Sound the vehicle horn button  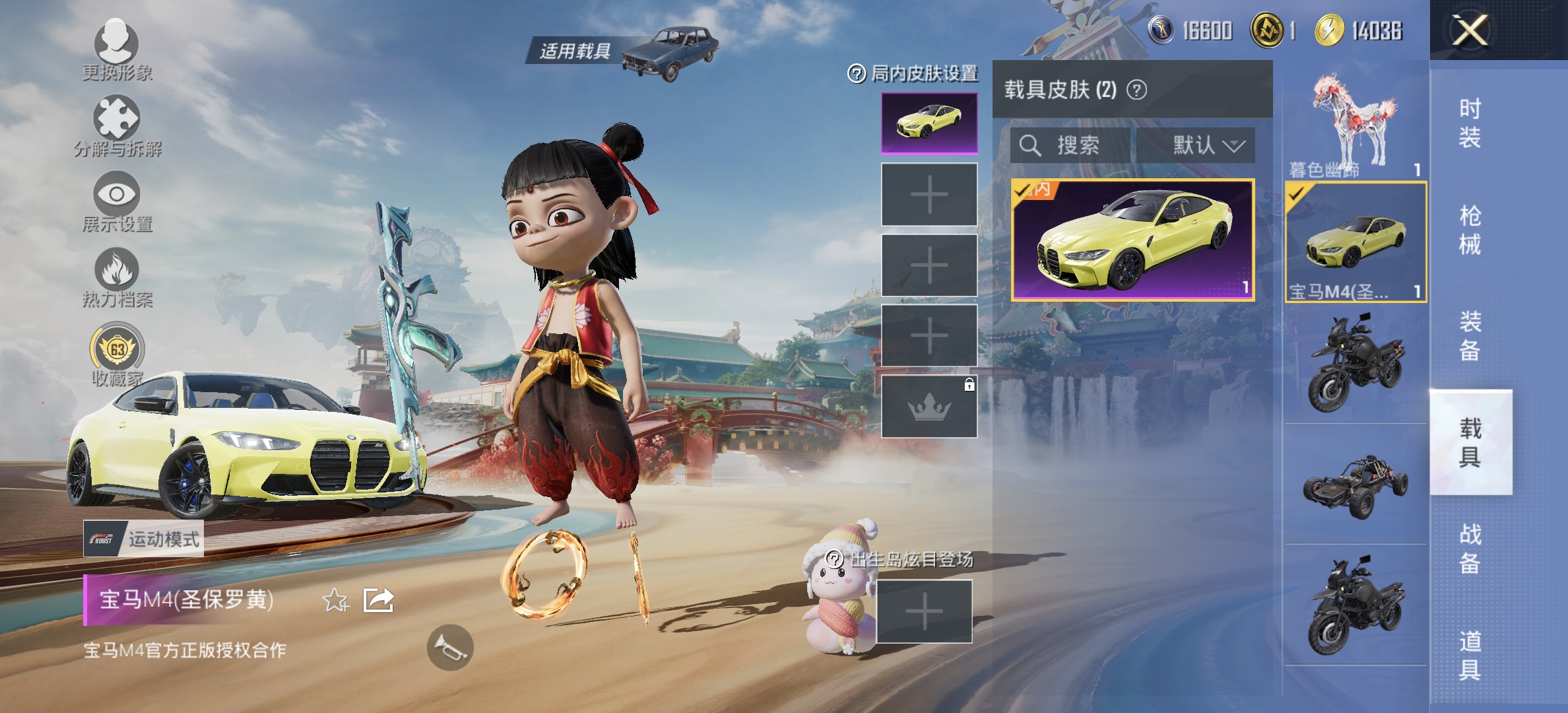coord(450,648)
